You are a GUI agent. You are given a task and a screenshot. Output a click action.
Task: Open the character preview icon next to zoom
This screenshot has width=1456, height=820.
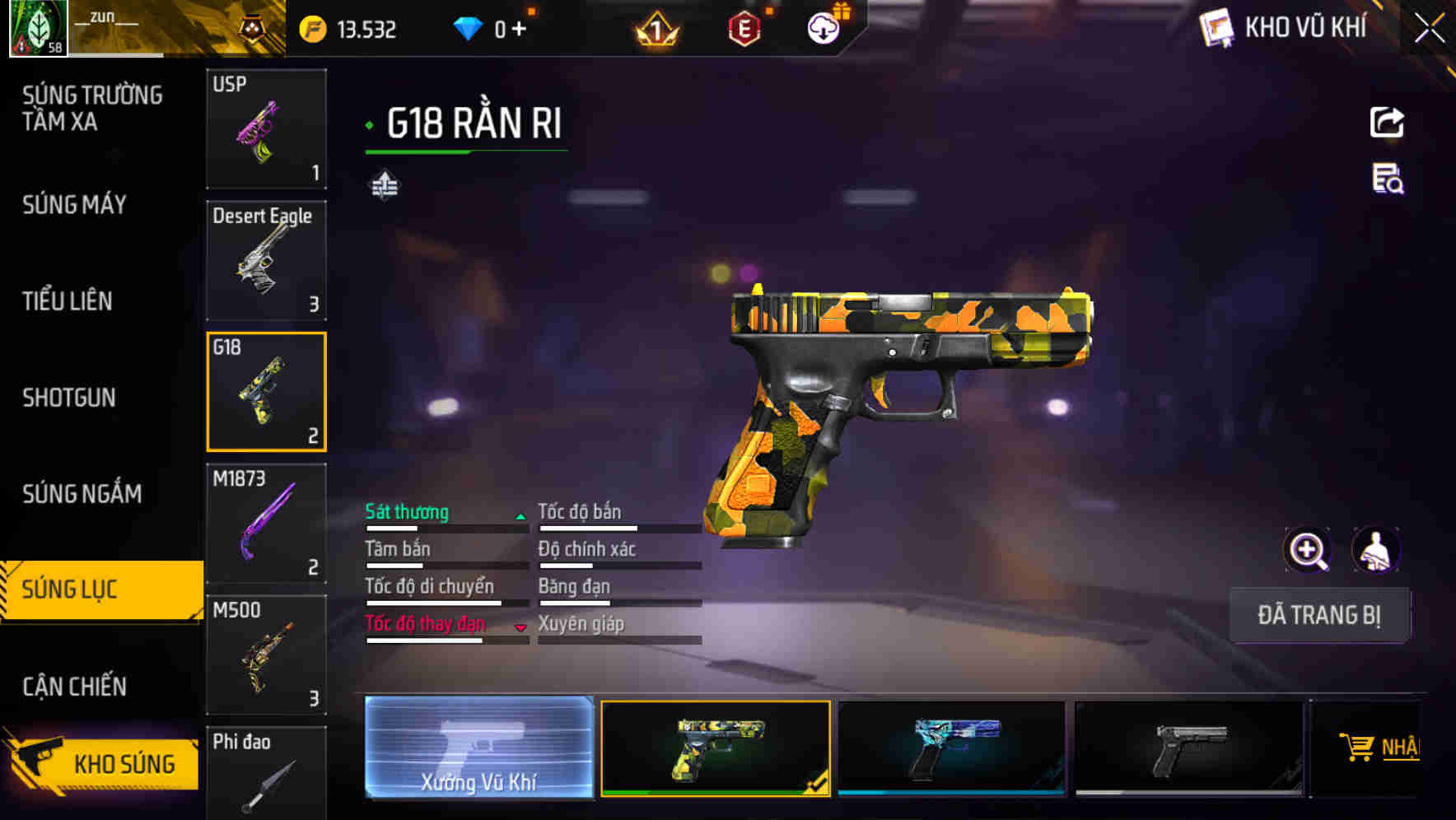1374,550
